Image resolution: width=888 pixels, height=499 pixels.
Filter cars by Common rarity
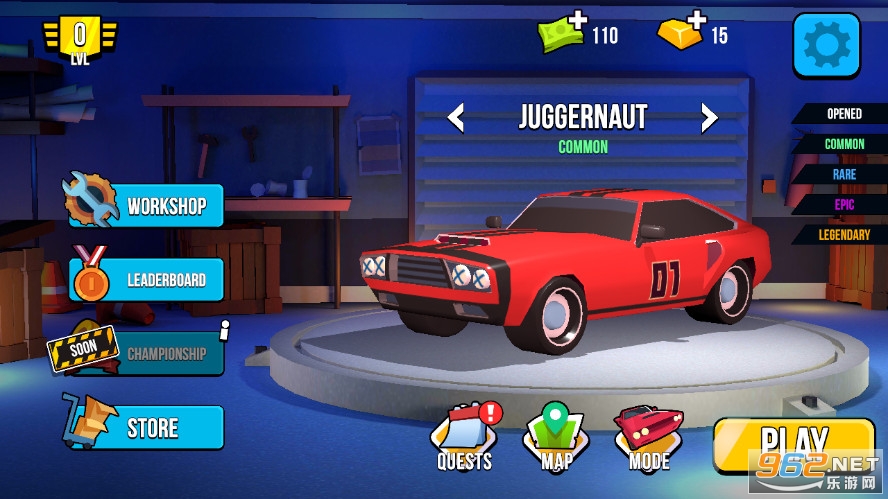point(842,144)
